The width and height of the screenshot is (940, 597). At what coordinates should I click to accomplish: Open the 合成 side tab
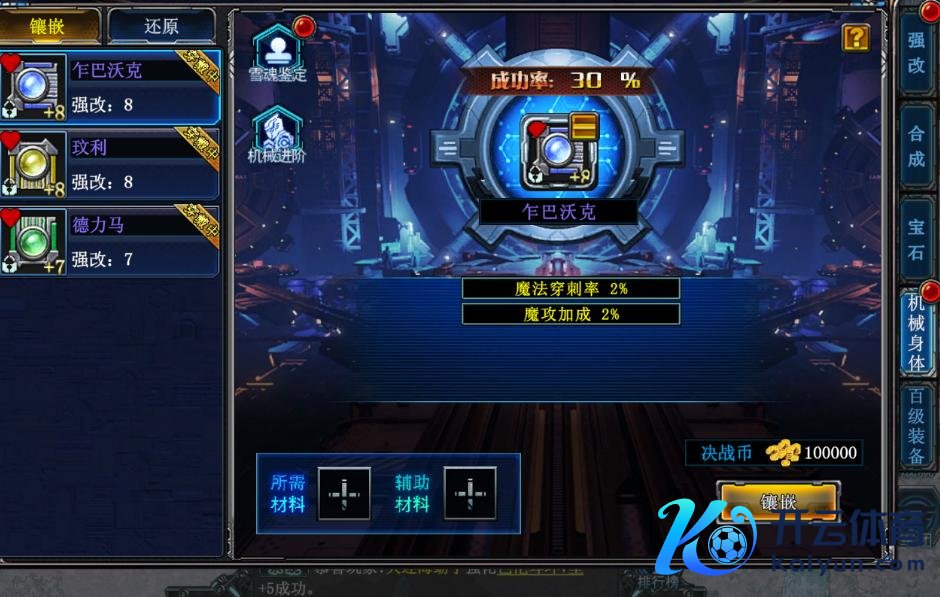916,145
